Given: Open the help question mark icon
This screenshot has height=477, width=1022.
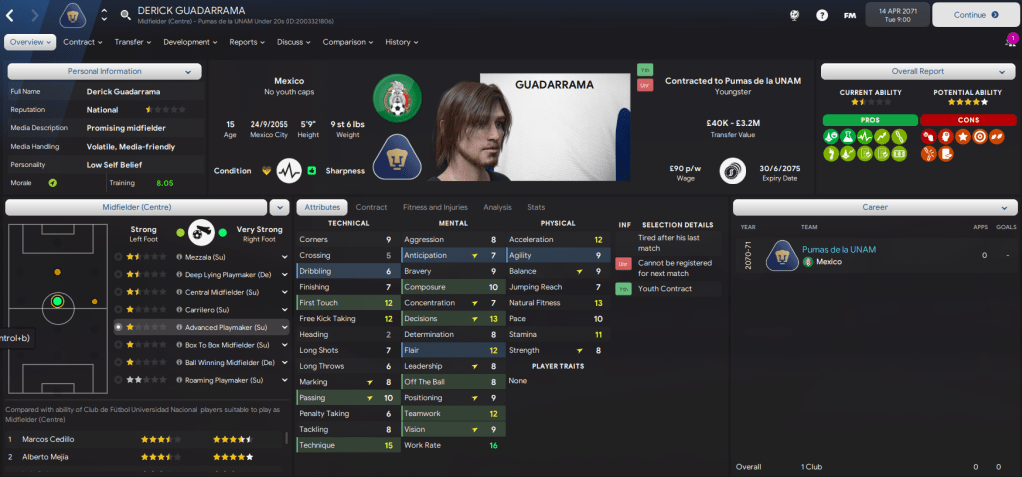Looking at the screenshot, I should click(x=821, y=15).
